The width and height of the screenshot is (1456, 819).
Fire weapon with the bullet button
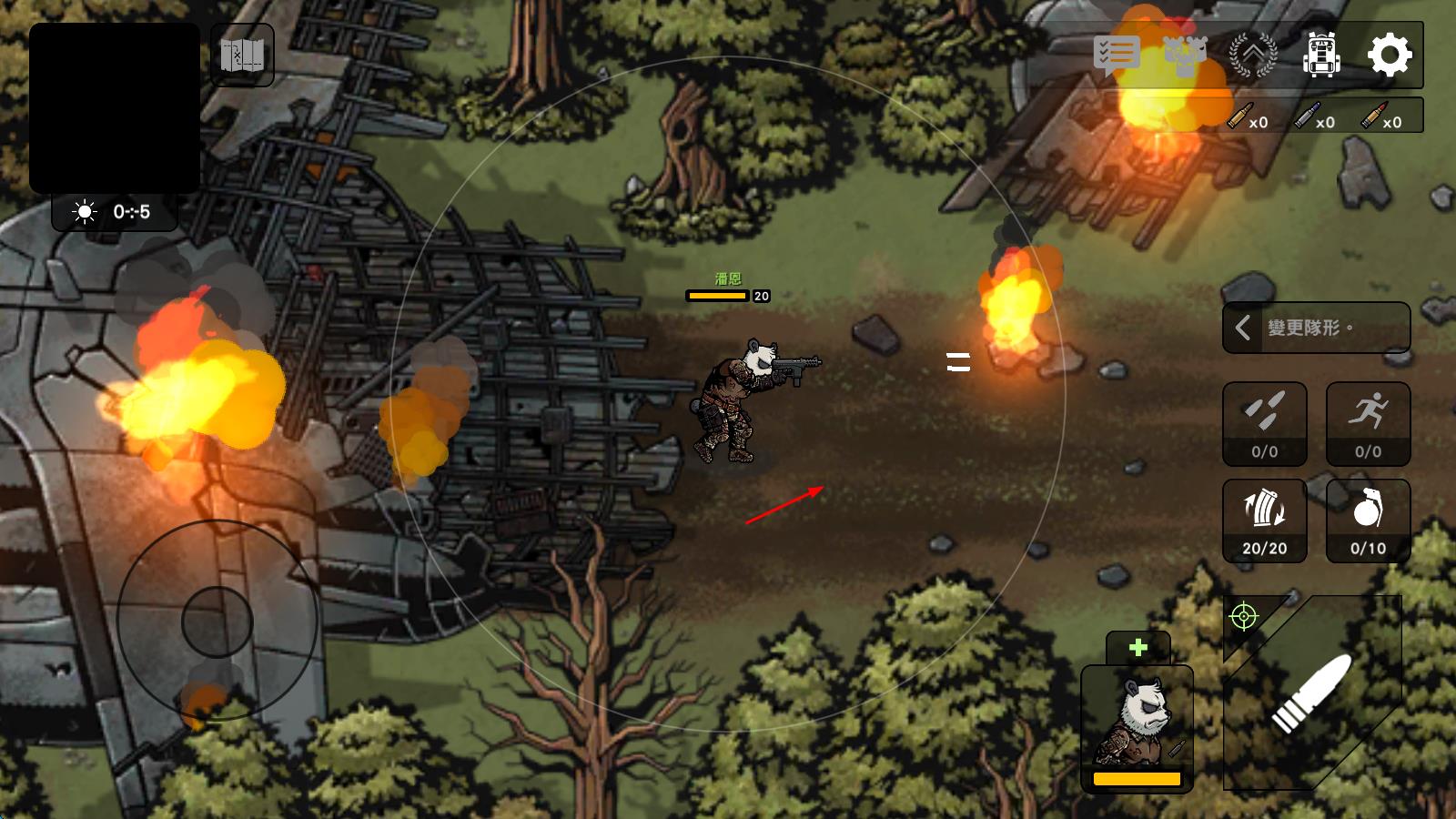pos(1313,693)
